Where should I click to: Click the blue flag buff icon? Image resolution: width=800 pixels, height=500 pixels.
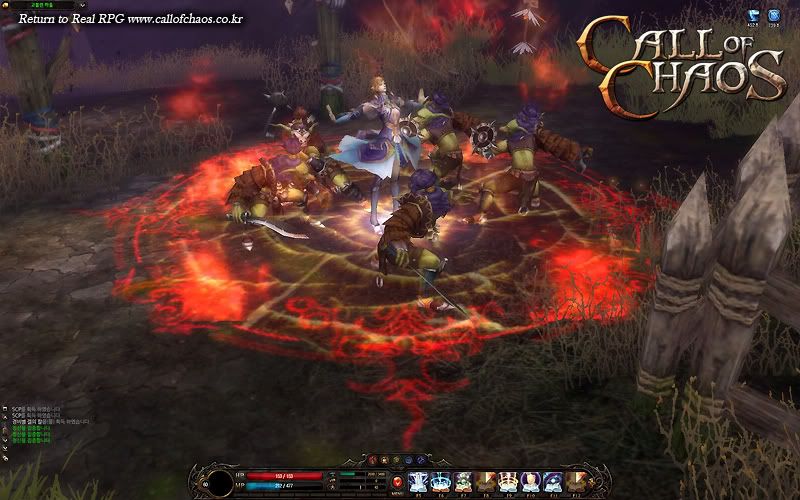click(751, 16)
